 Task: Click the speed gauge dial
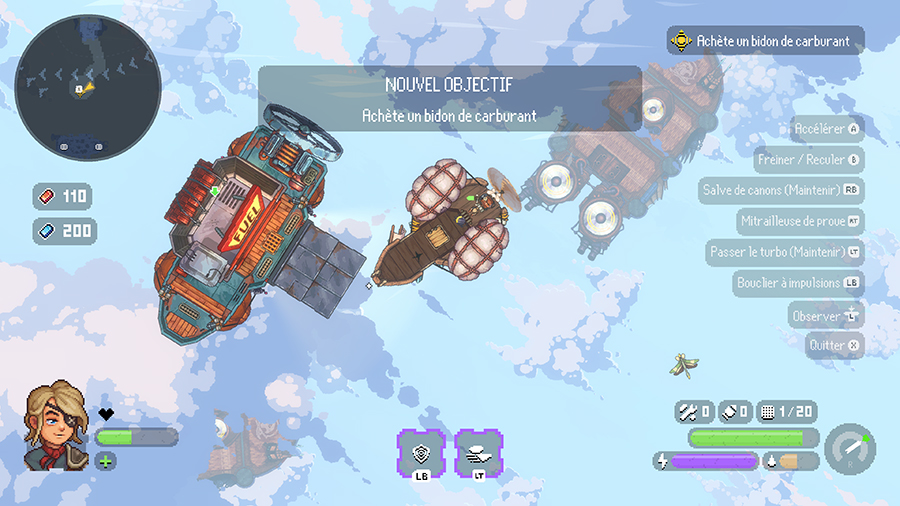851,450
